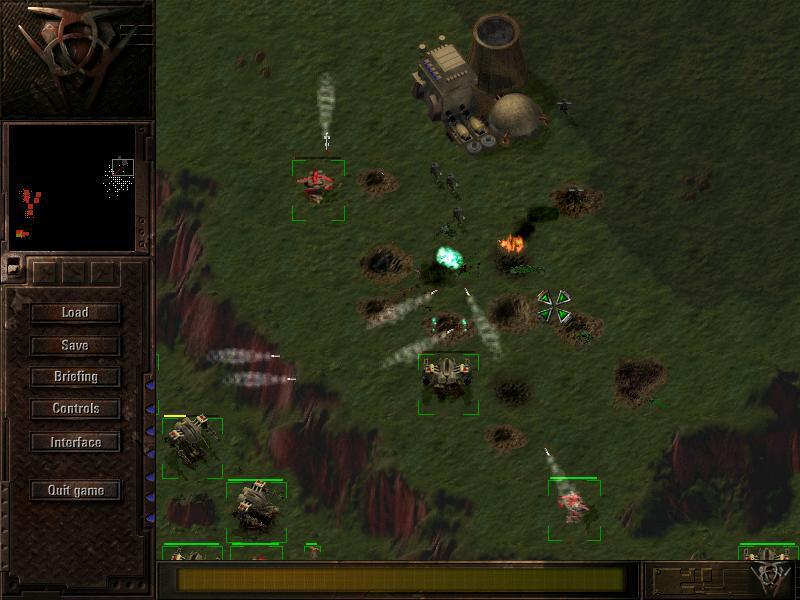
Task: Select the yellow-health walker unit near the sidebar
Action: tap(189, 442)
